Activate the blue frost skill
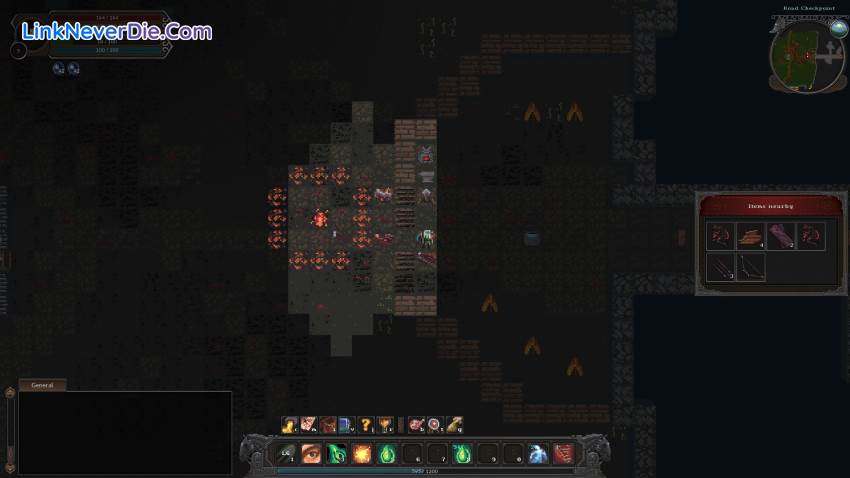Image resolution: width=850 pixels, height=478 pixels. [x=537, y=453]
